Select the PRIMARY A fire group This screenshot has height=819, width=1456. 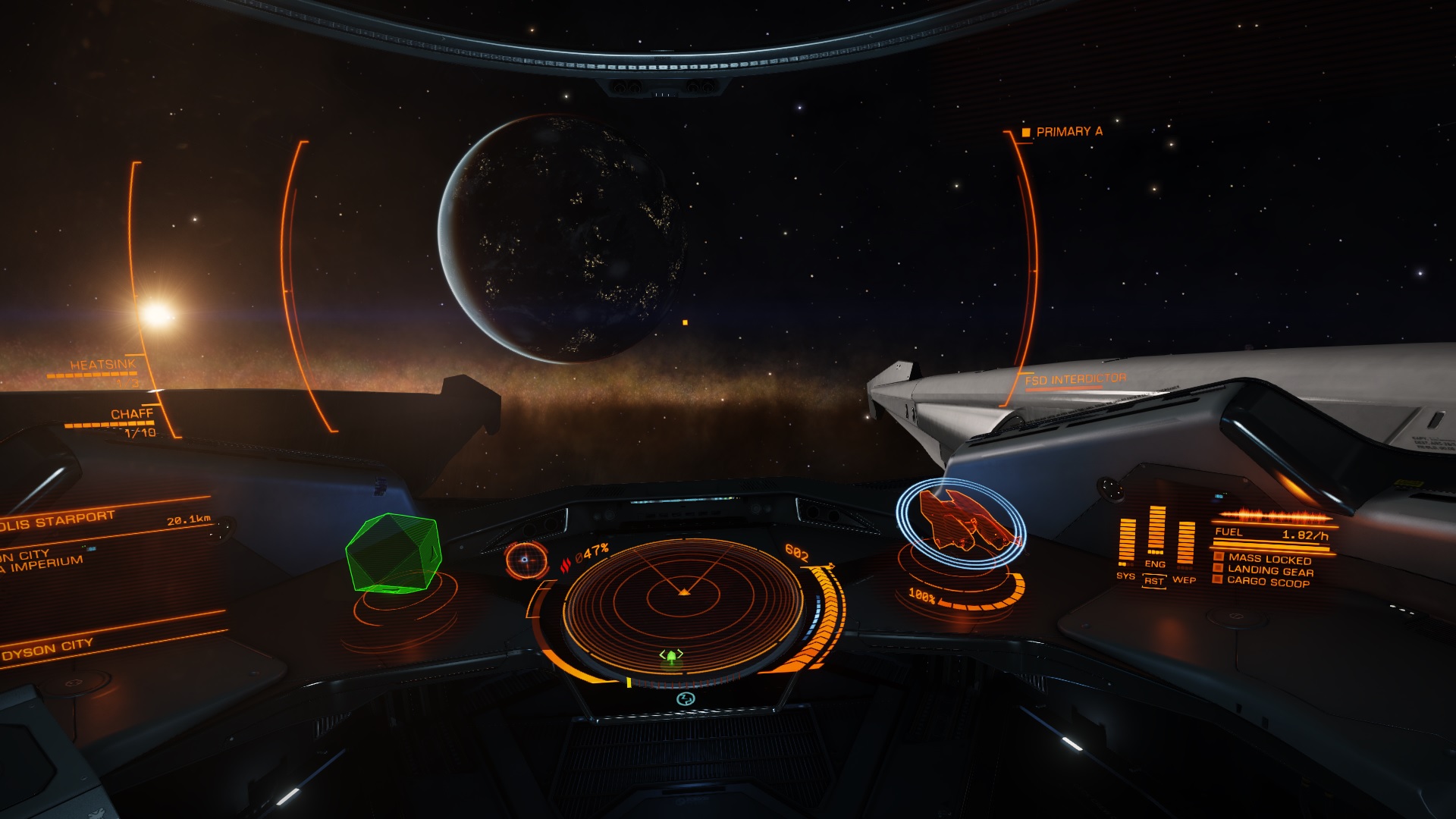(x=1068, y=132)
